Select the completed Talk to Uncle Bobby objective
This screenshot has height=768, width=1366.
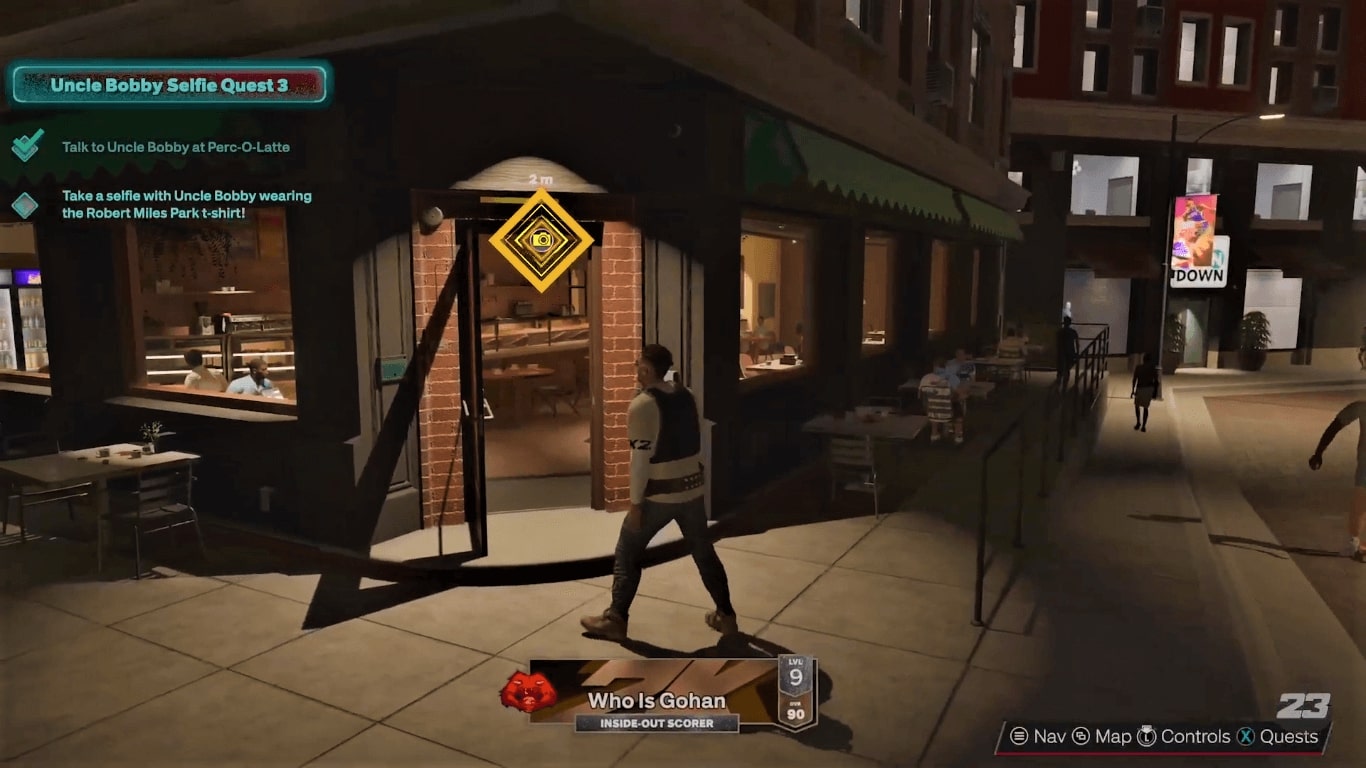tap(175, 147)
